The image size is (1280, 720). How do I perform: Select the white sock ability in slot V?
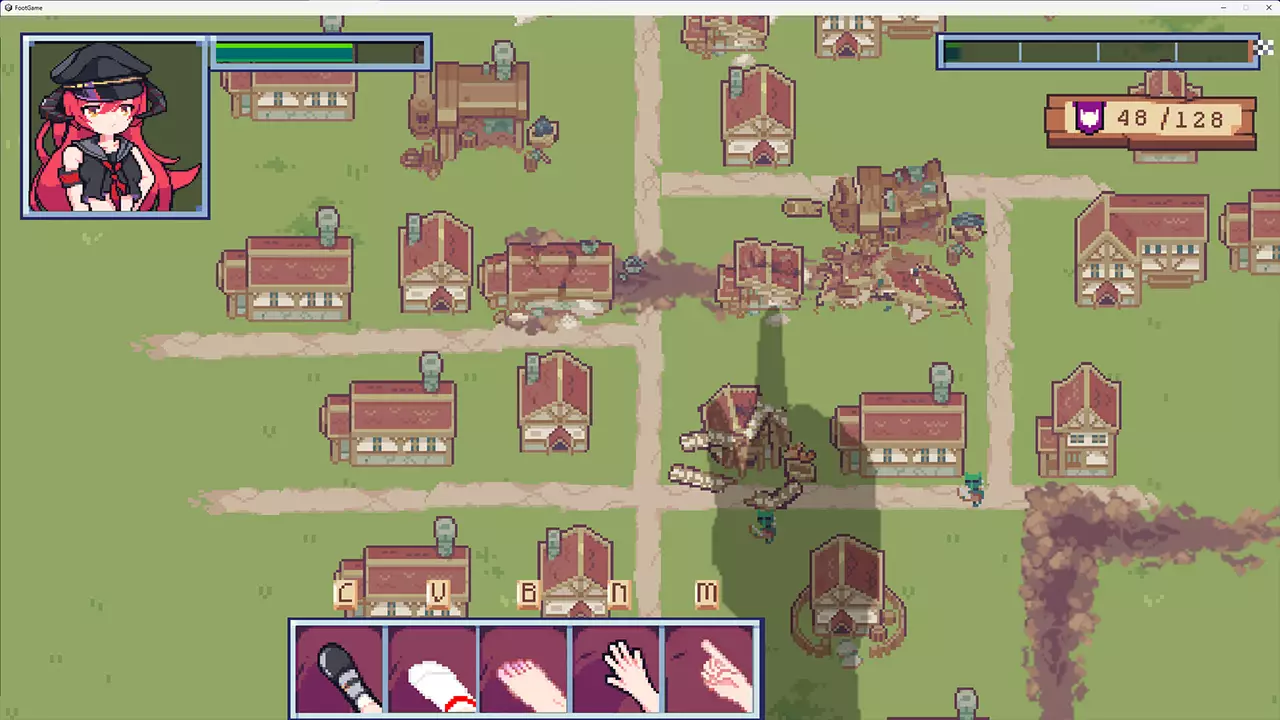pos(432,668)
